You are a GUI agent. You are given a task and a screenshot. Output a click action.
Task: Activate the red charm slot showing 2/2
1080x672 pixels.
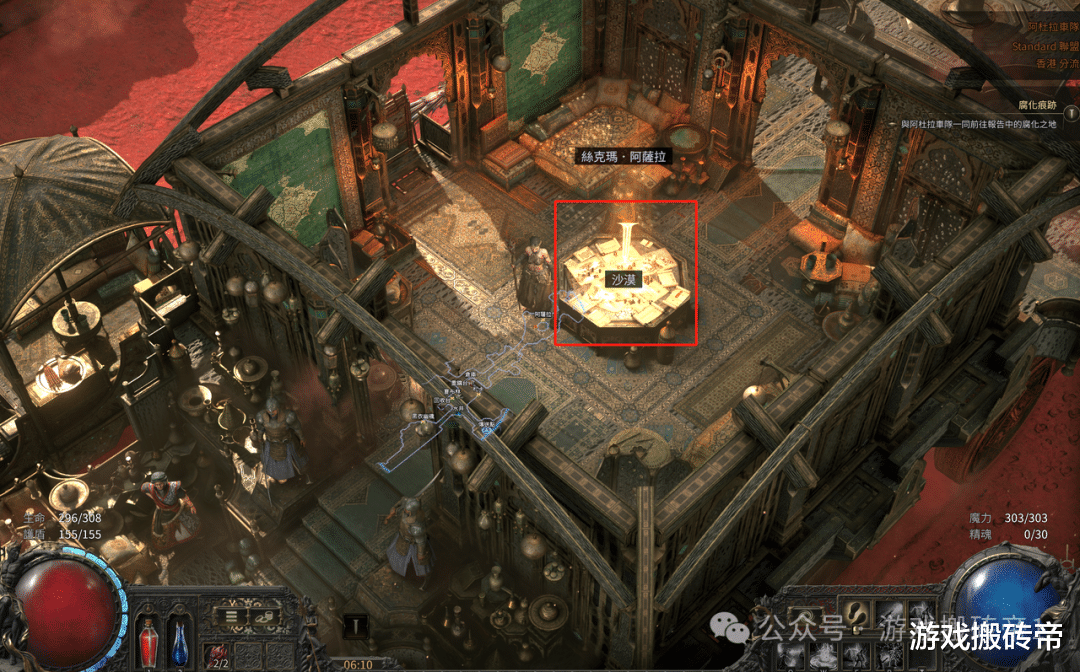[x=219, y=655]
